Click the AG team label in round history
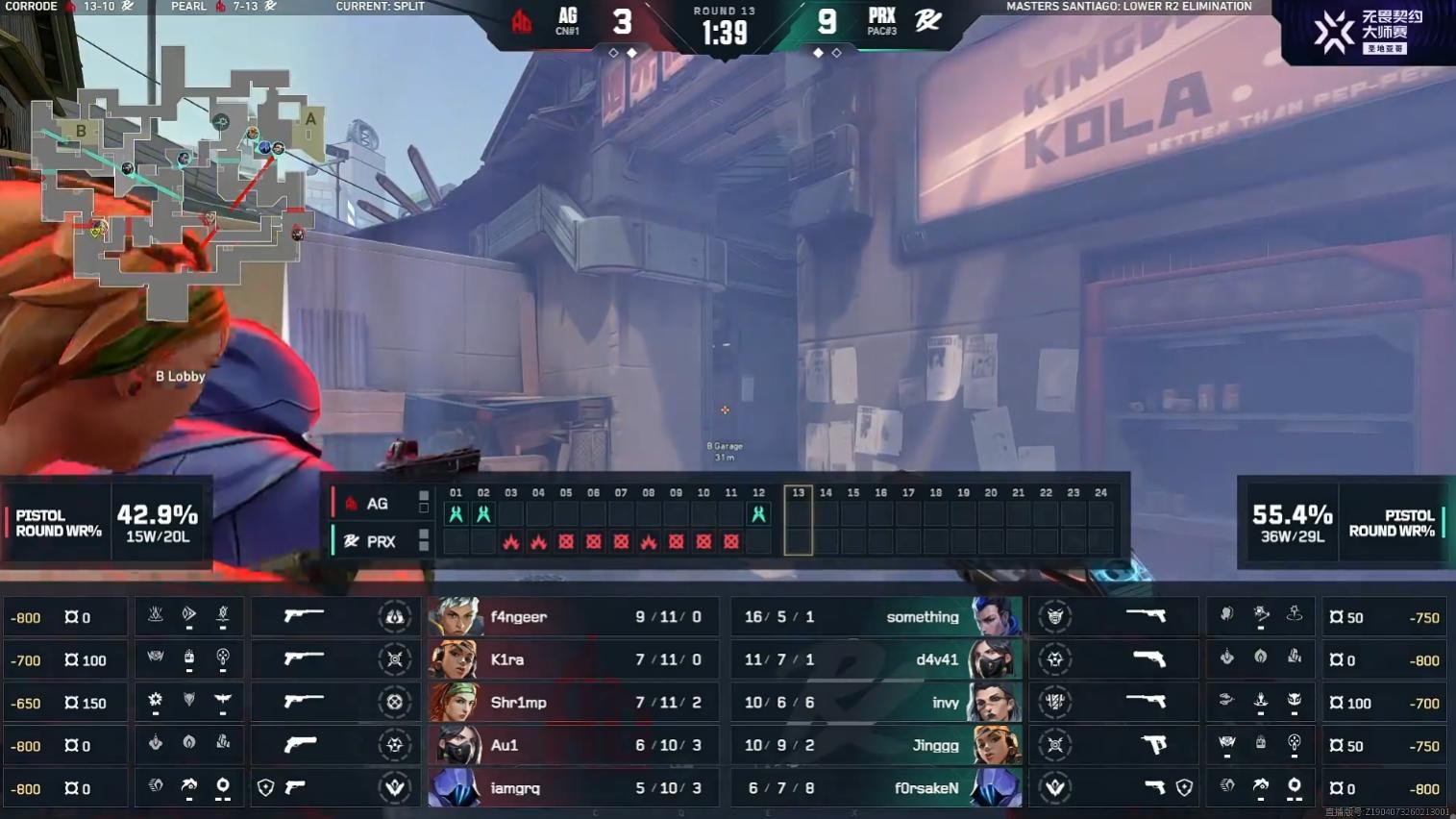Screen dimensions: 1456x819 [377, 504]
